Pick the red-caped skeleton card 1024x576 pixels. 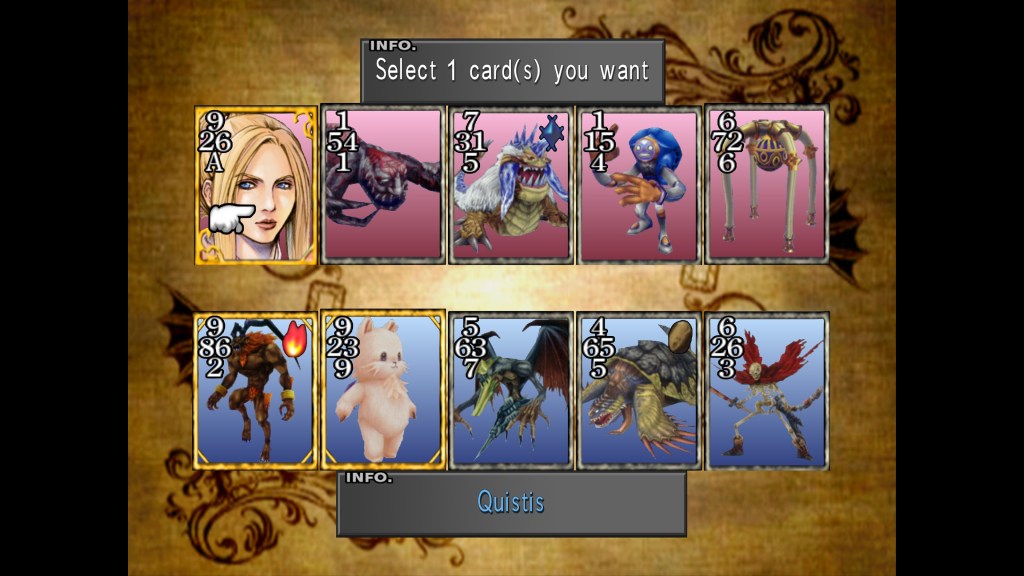767,391
